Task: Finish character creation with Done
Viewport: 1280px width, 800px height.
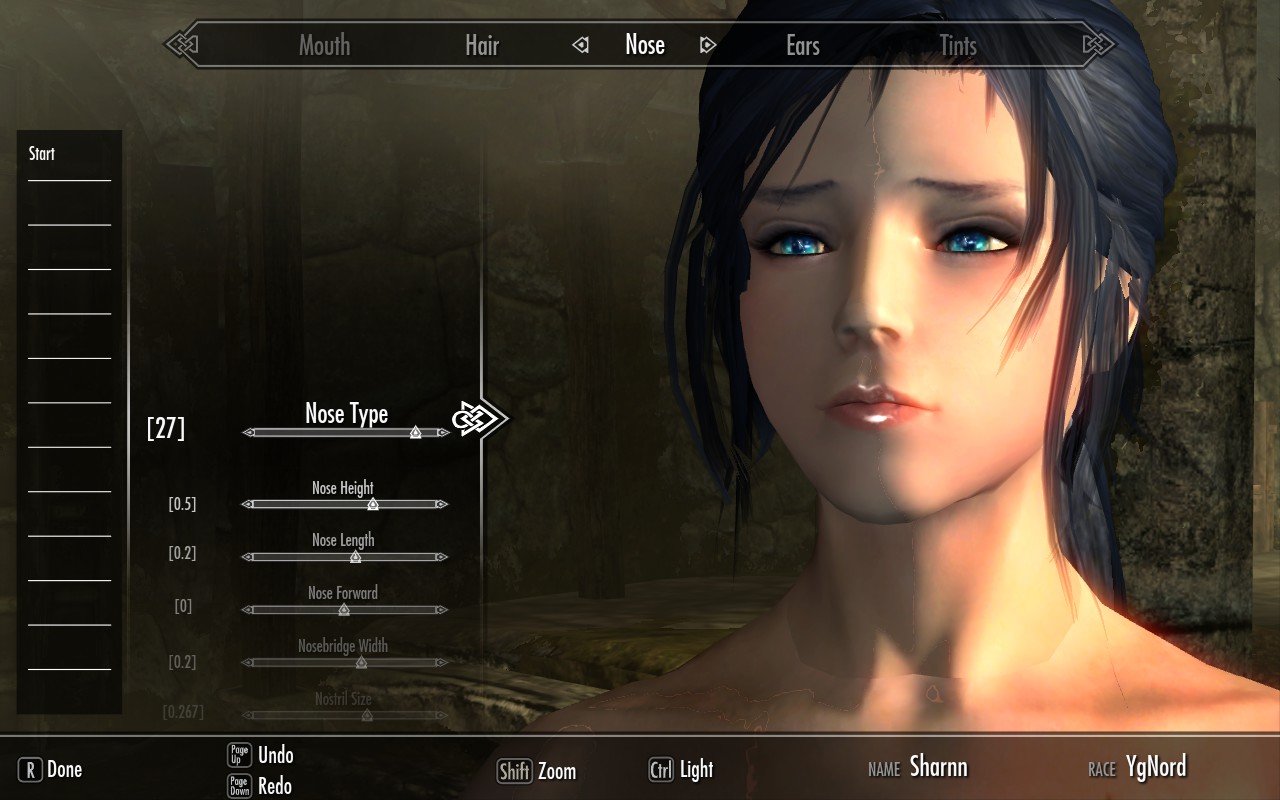Action: click(51, 769)
